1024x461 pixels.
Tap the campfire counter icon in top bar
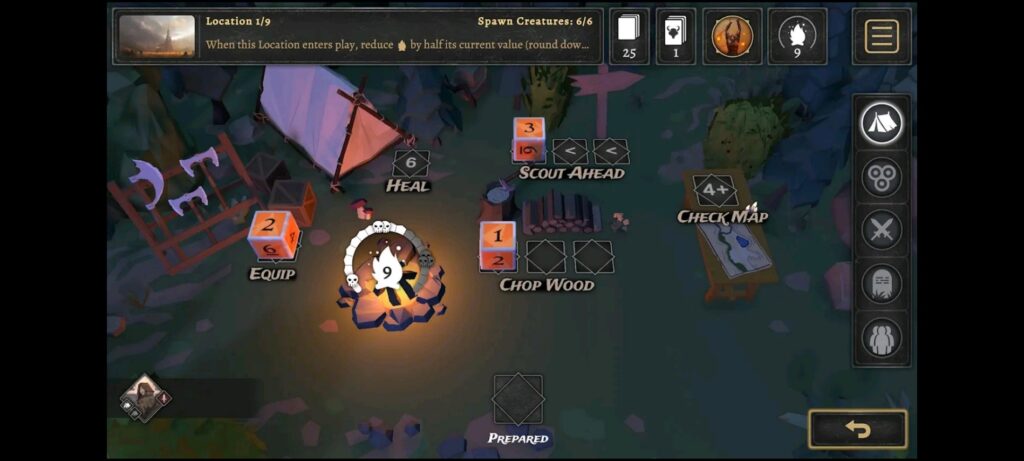pos(797,36)
